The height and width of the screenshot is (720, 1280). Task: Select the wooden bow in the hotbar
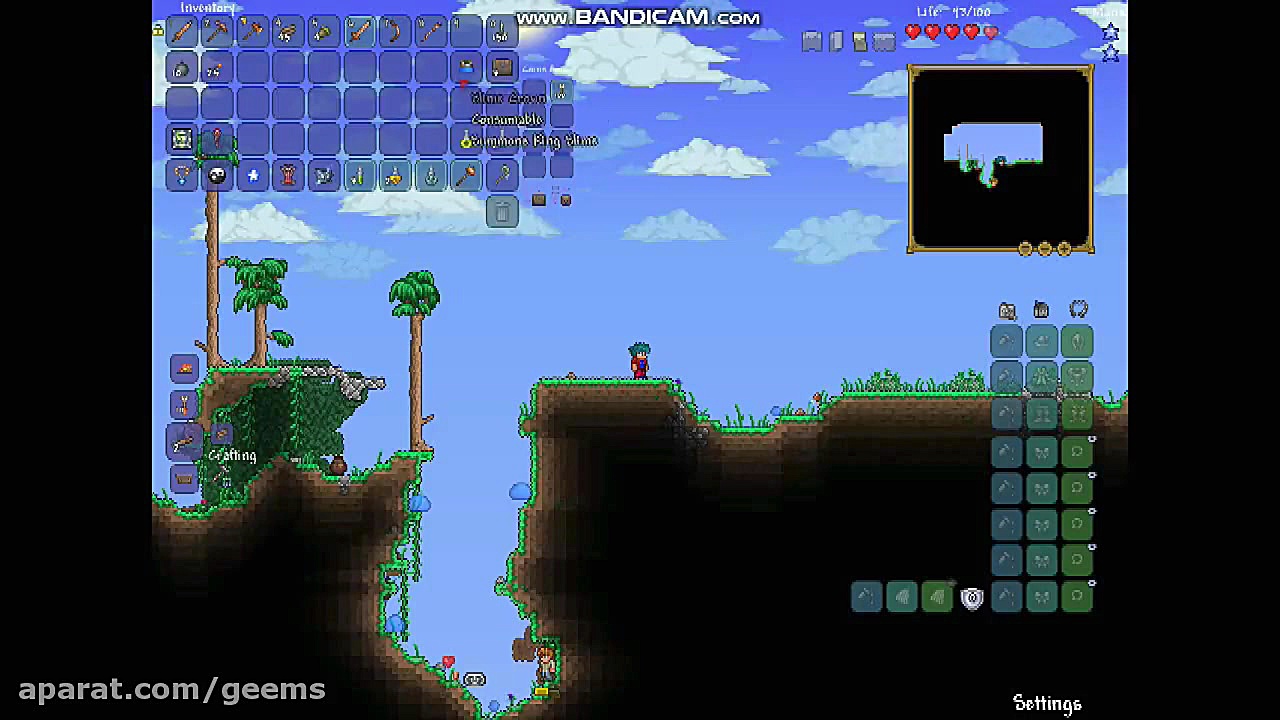click(393, 32)
